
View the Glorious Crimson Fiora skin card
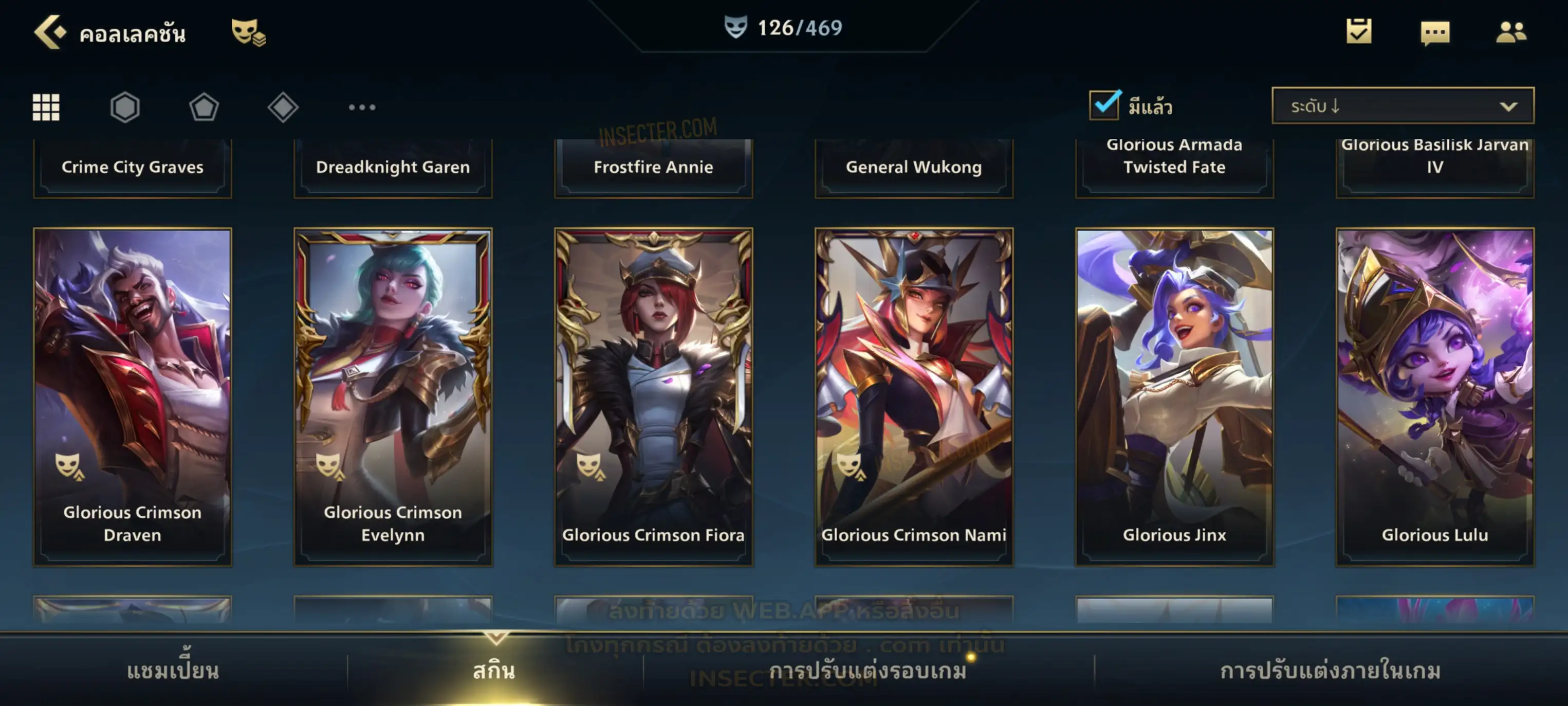click(x=654, y=396)
